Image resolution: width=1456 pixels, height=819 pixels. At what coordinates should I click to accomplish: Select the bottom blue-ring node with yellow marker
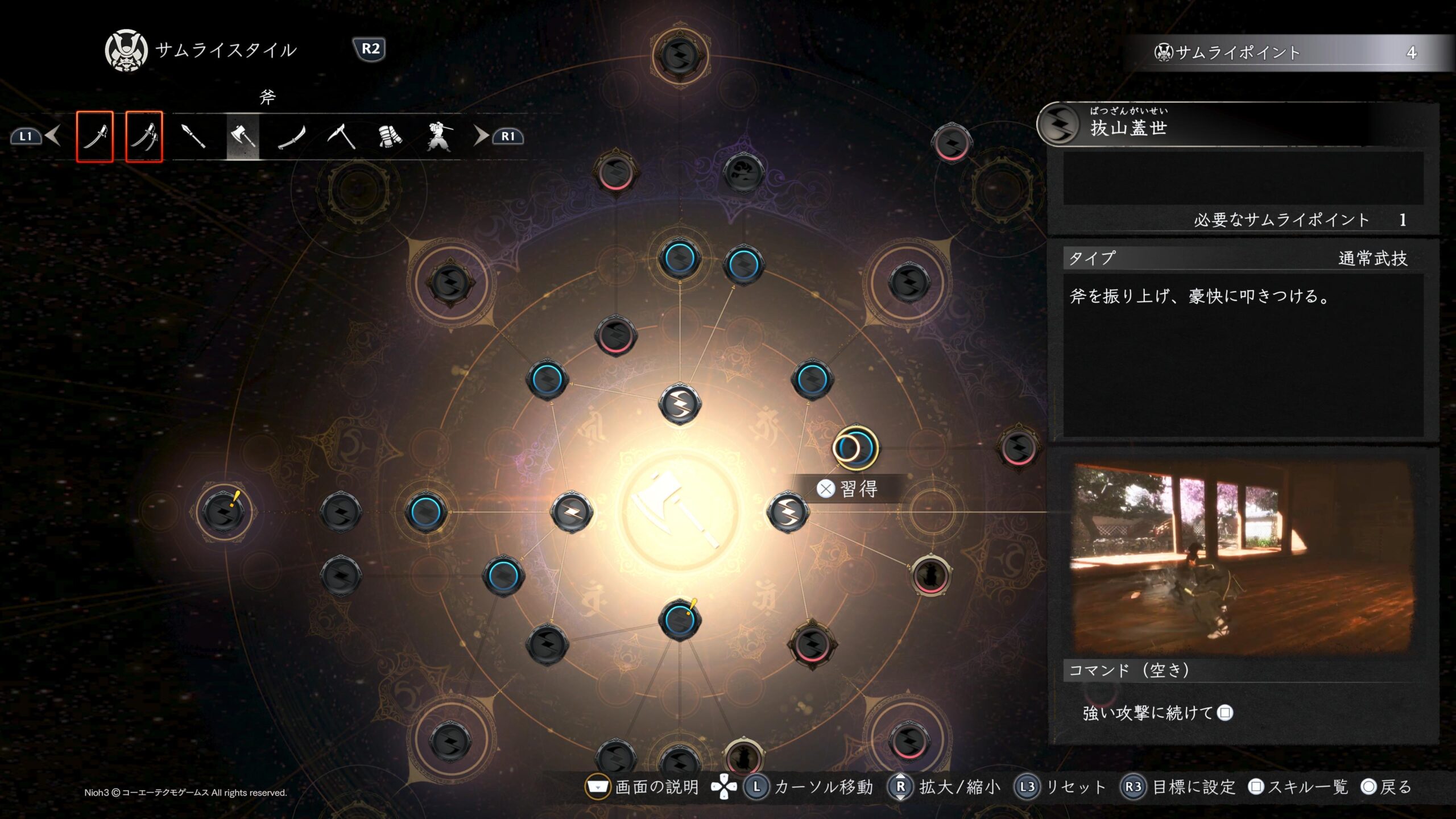(679, 619)
